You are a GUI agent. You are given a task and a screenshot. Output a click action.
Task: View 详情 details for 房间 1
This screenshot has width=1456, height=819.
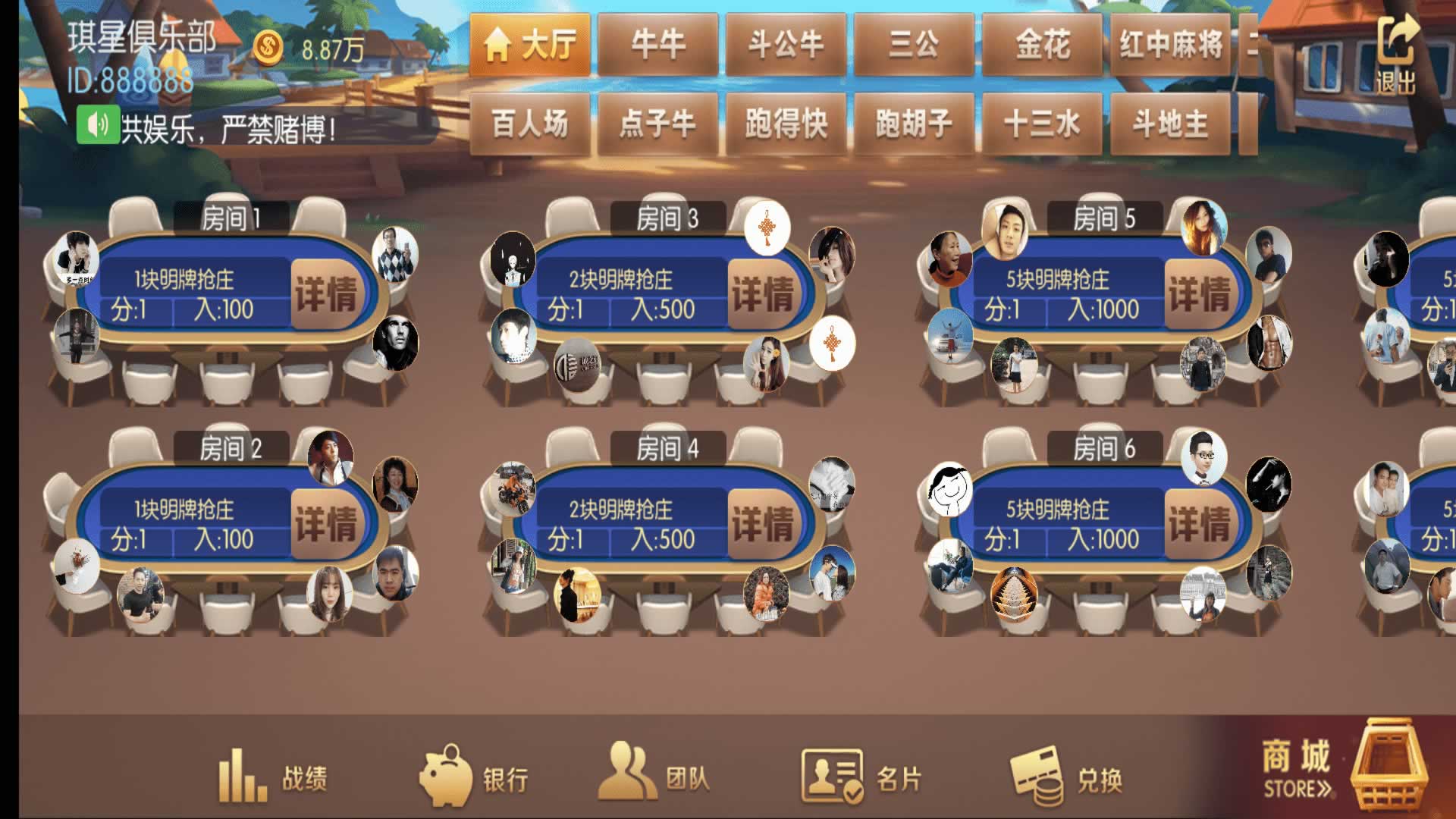[x=325, y=294]
